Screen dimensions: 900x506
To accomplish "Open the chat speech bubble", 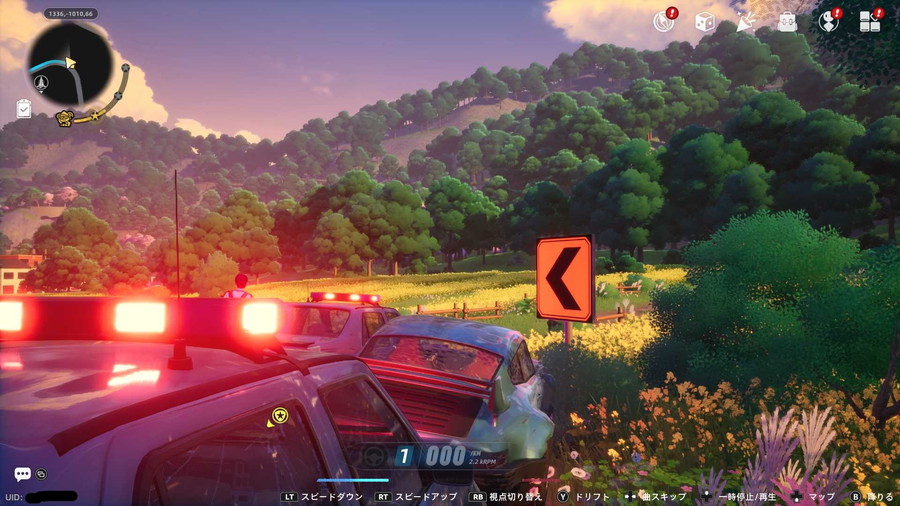I will click(x=22, y=474).
